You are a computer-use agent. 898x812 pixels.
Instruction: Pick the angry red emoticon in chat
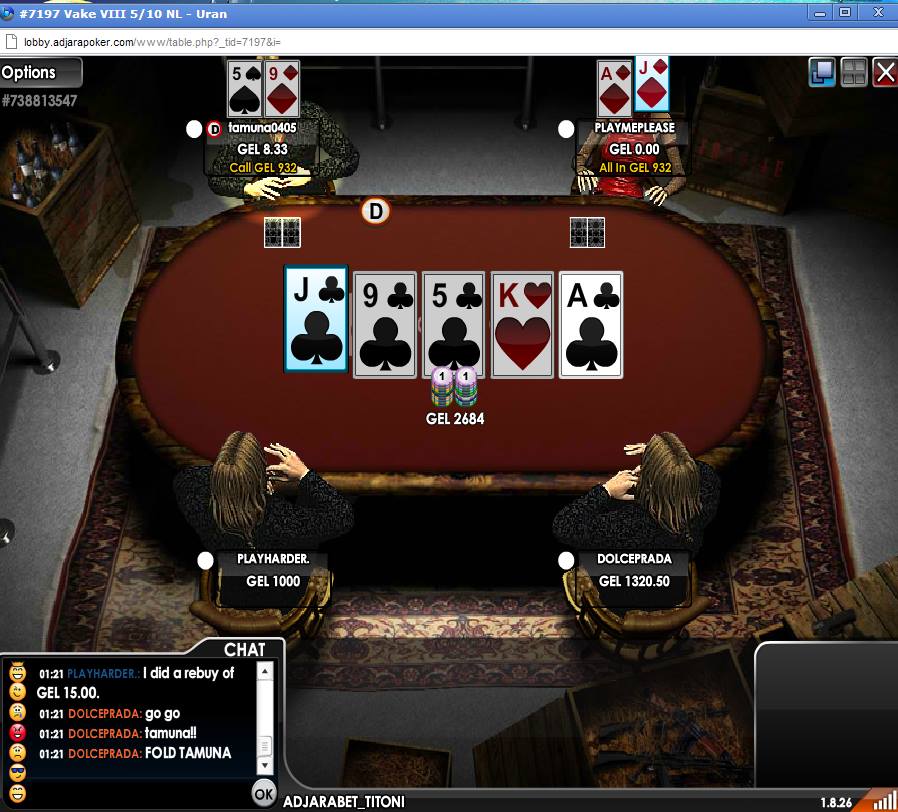(17, 733)
